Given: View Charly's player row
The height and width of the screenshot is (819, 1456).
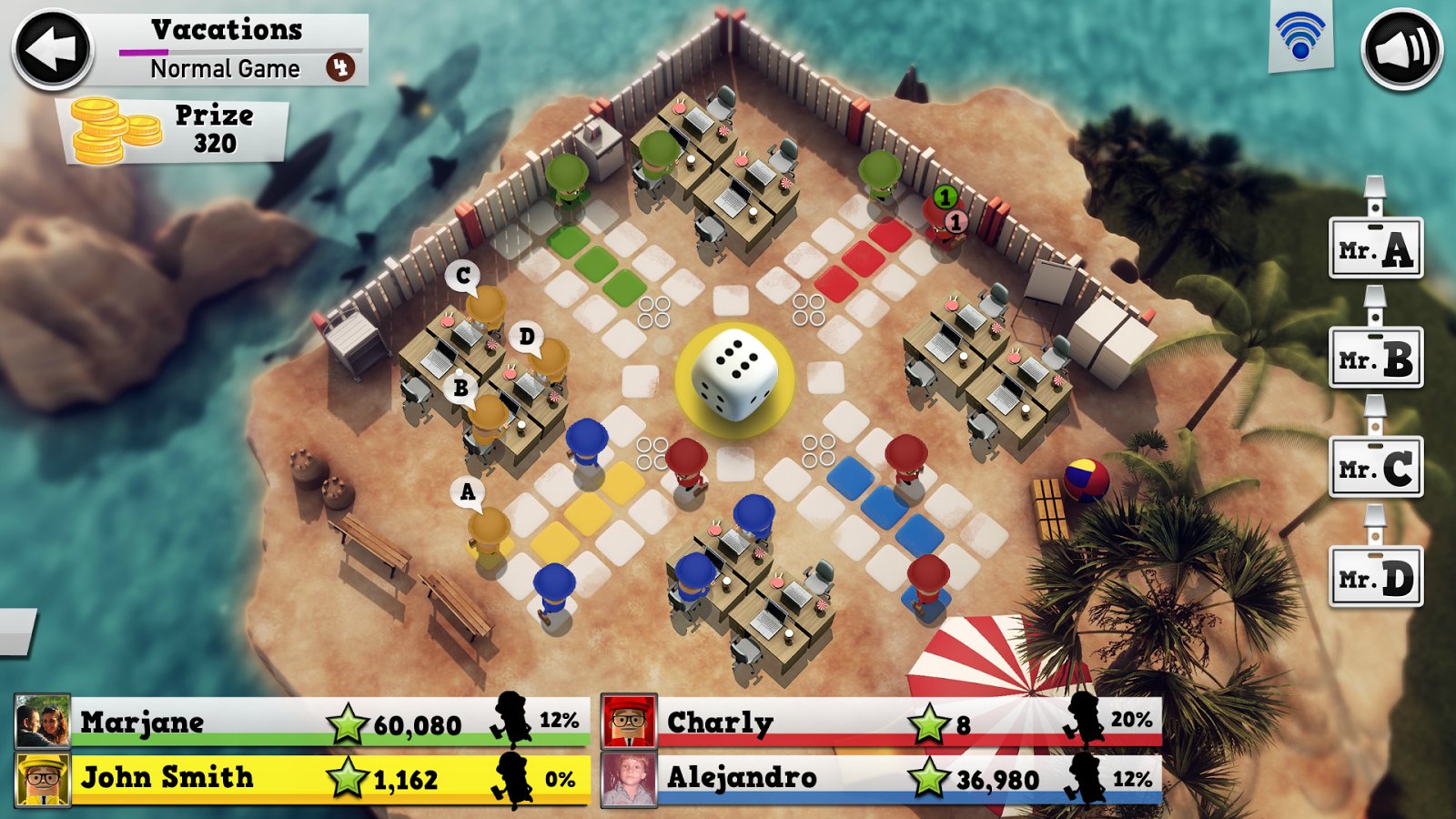Looking at the screenshot, I should [x=883, y=723].
